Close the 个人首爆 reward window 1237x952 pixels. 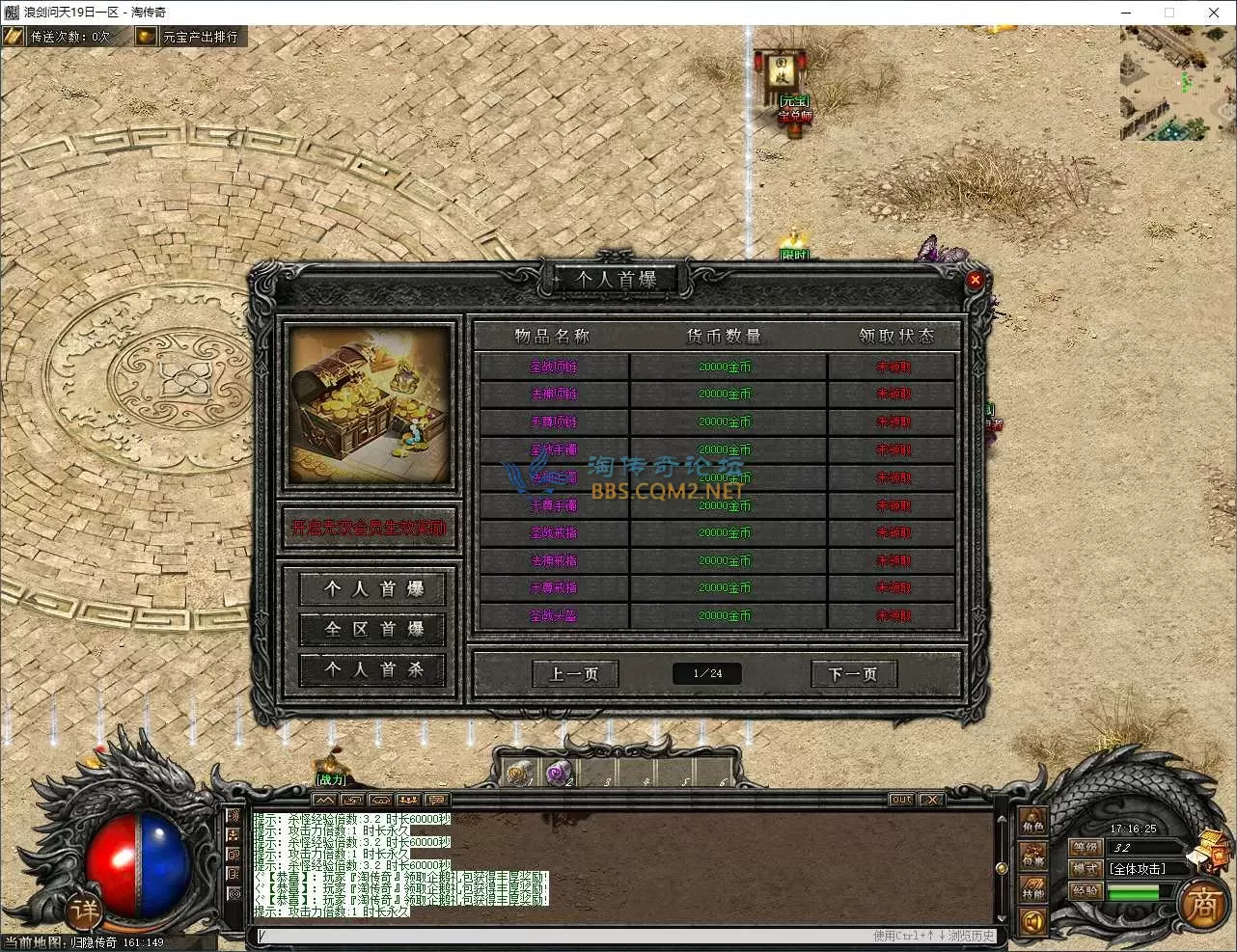click(x=975, y=280)
